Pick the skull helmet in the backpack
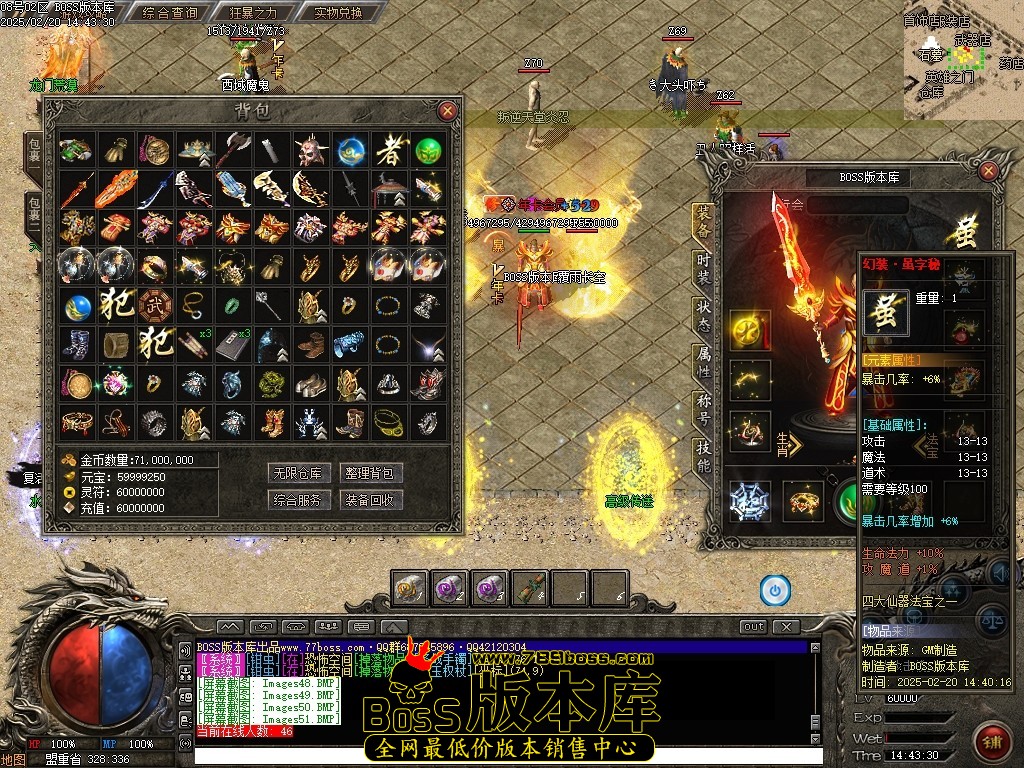 [309, 151]
